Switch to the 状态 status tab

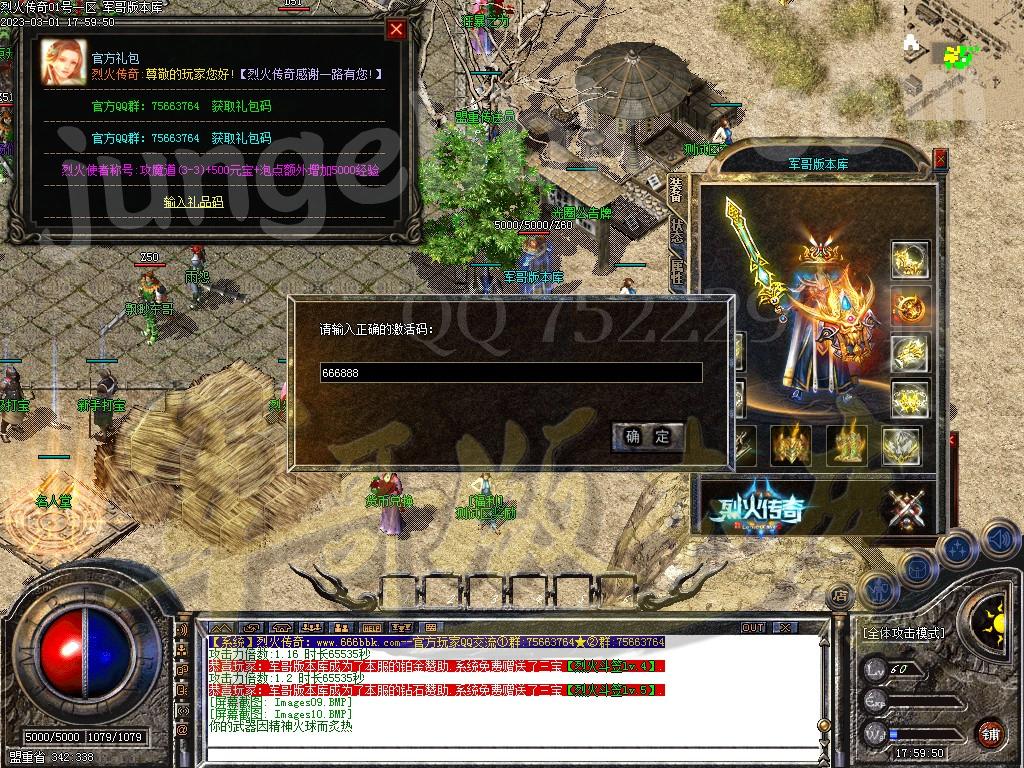point(677,234)
